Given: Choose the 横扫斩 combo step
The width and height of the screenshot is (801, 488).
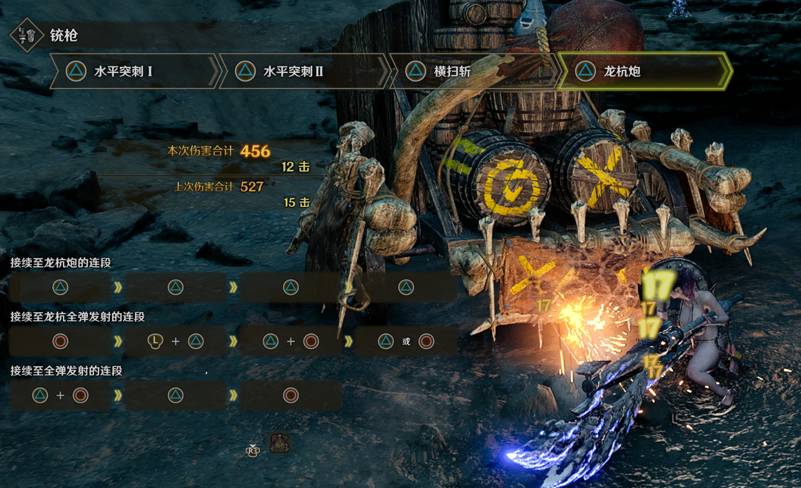Looking at the screenshot, I should pyautogui.click(x=472, y=72).
